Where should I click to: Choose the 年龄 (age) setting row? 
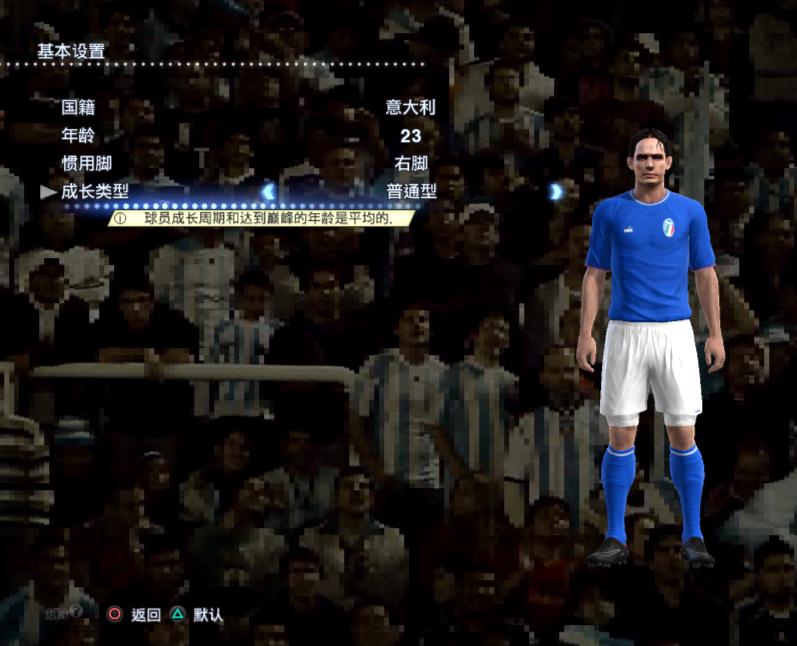[83, 135]
